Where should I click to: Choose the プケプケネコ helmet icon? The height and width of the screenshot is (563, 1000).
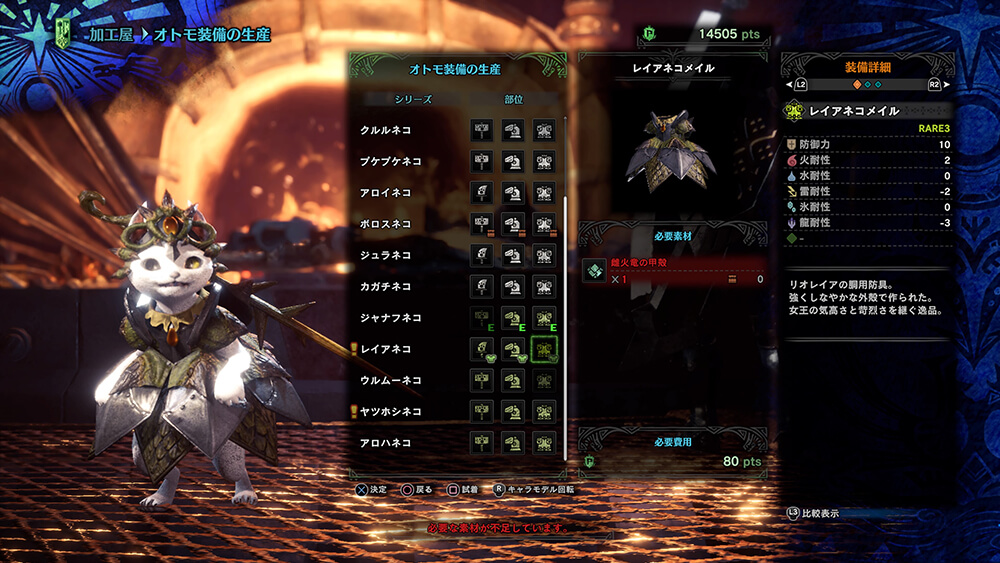(512, 161)
